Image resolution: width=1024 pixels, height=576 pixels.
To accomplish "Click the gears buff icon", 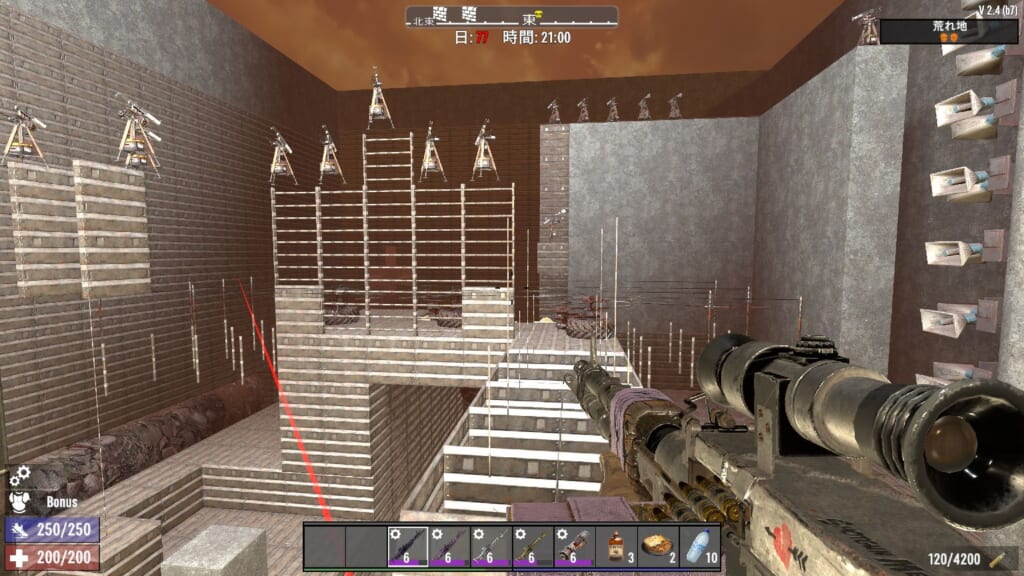I will coord(21,476).
